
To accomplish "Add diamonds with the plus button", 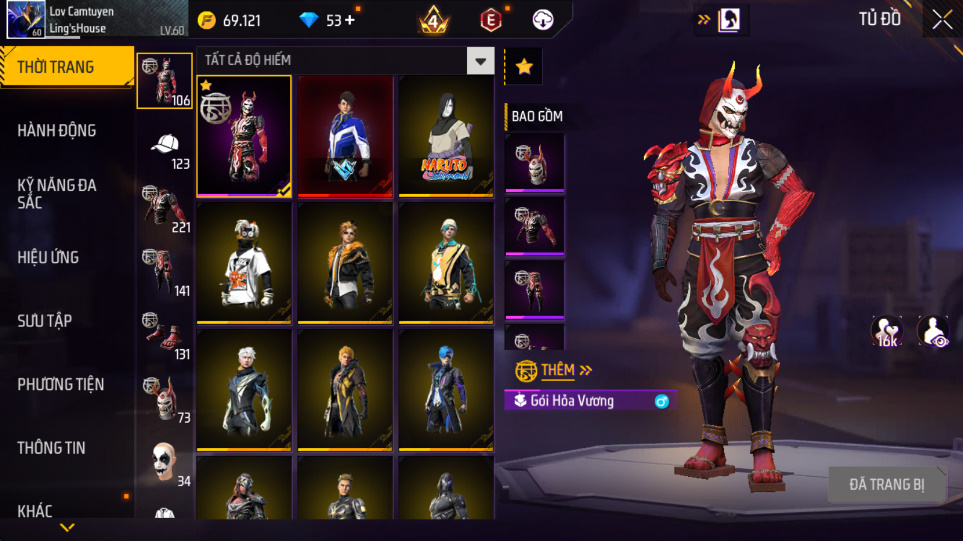I will [x=351, y=20].
